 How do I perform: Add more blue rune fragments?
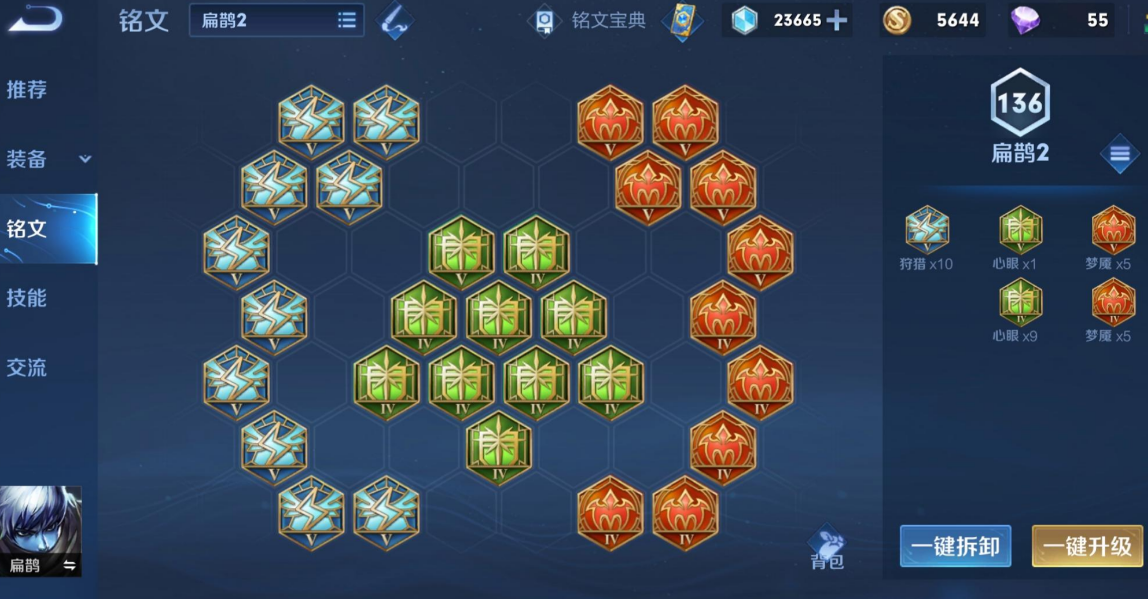836,21
